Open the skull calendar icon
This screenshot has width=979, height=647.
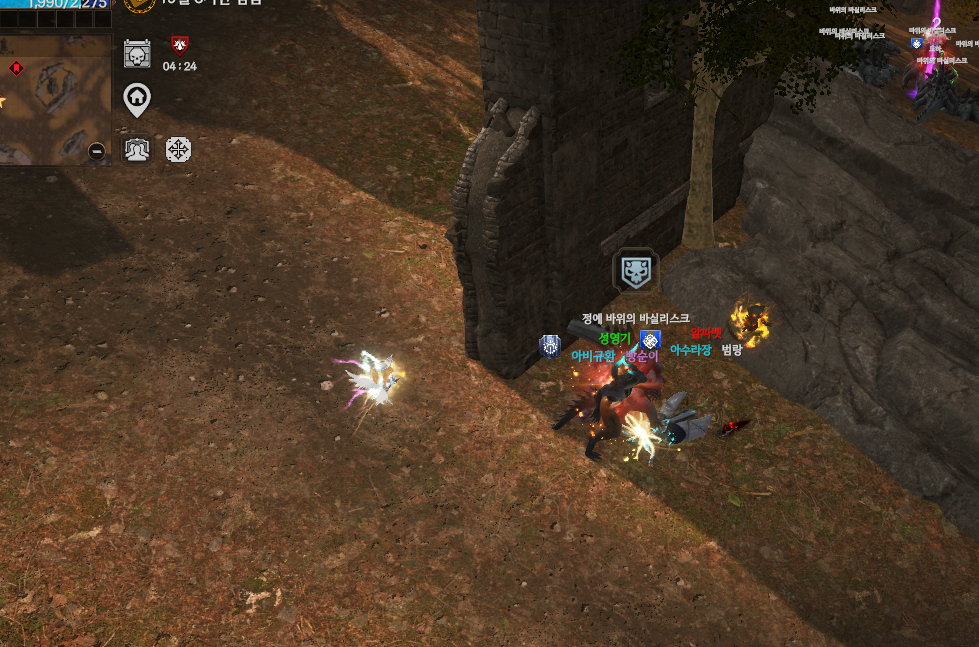tap(137, 52)
